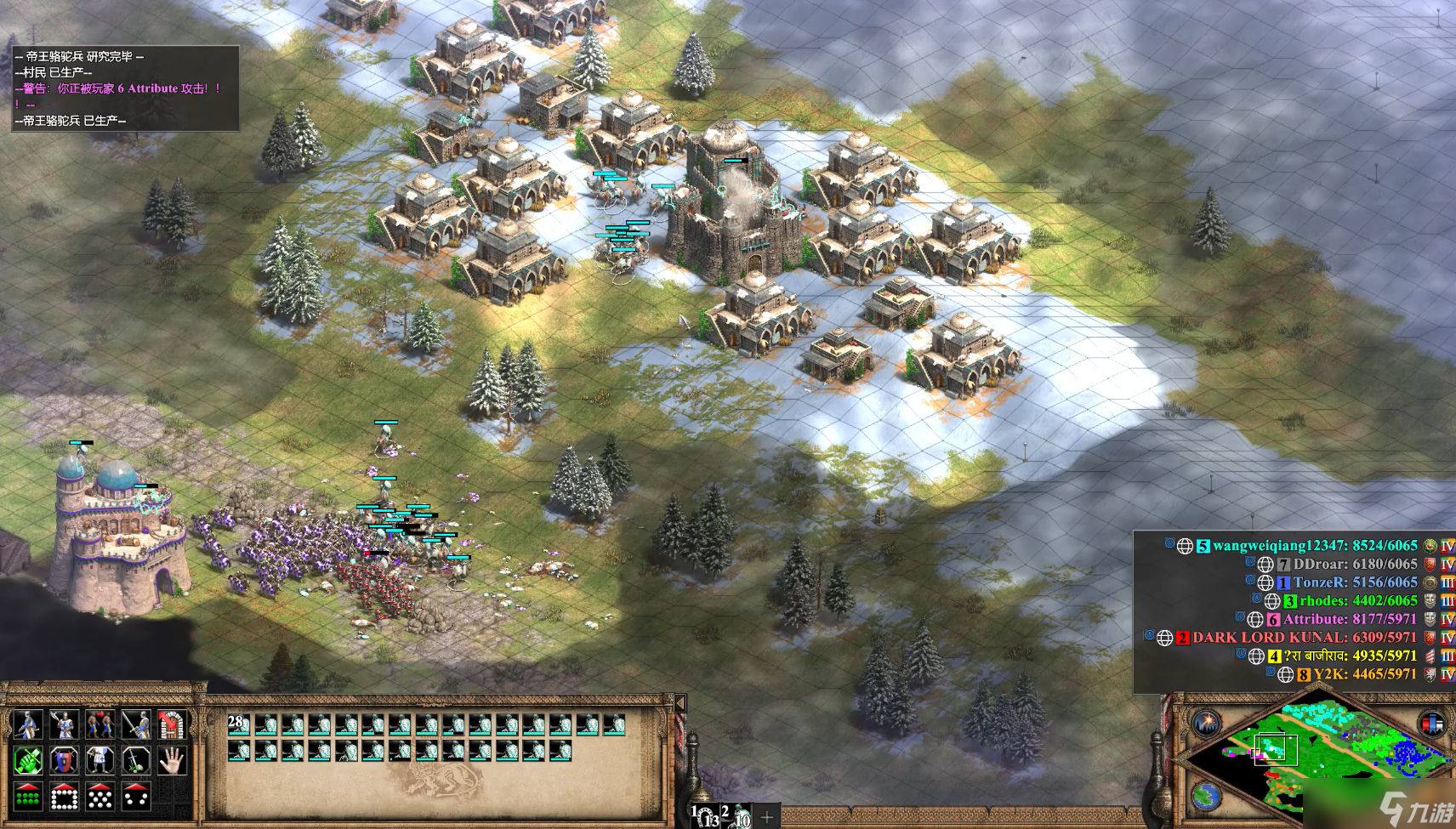Activate the garrison gate command icon
This screenshot has width=1456, height=829.
172,724
